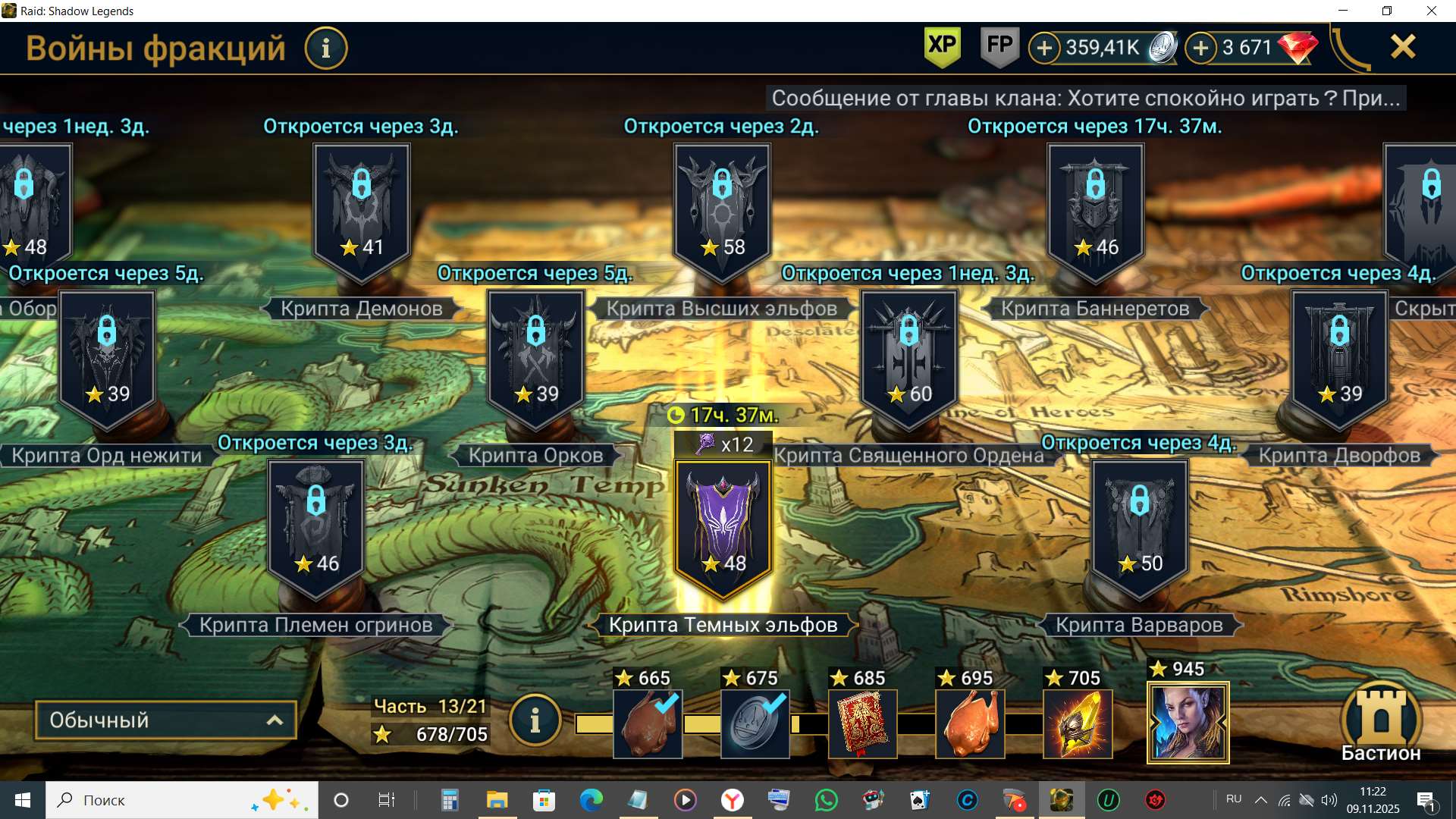This screenshot has width=1456, height=819.
Task: Click the 3 671 gems add button
Action: (1200, 47)
